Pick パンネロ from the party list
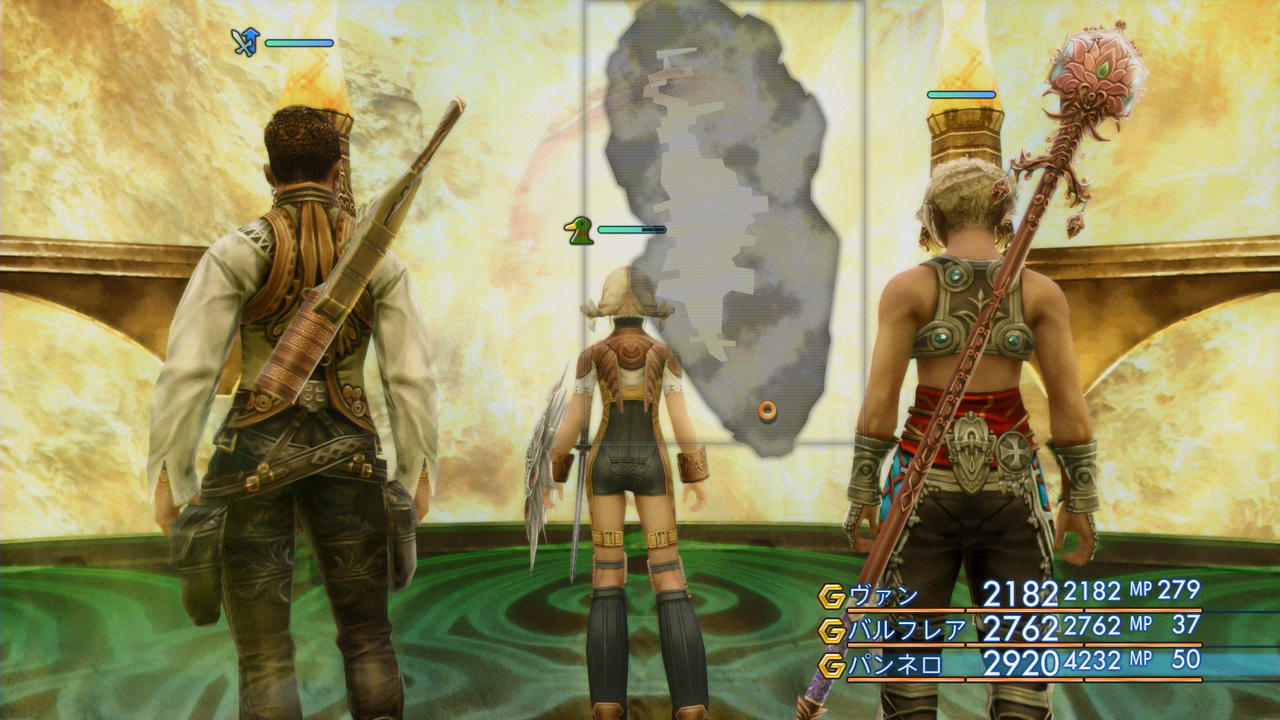Viewport: 1280px width, 720px height. coord(1010,663)
